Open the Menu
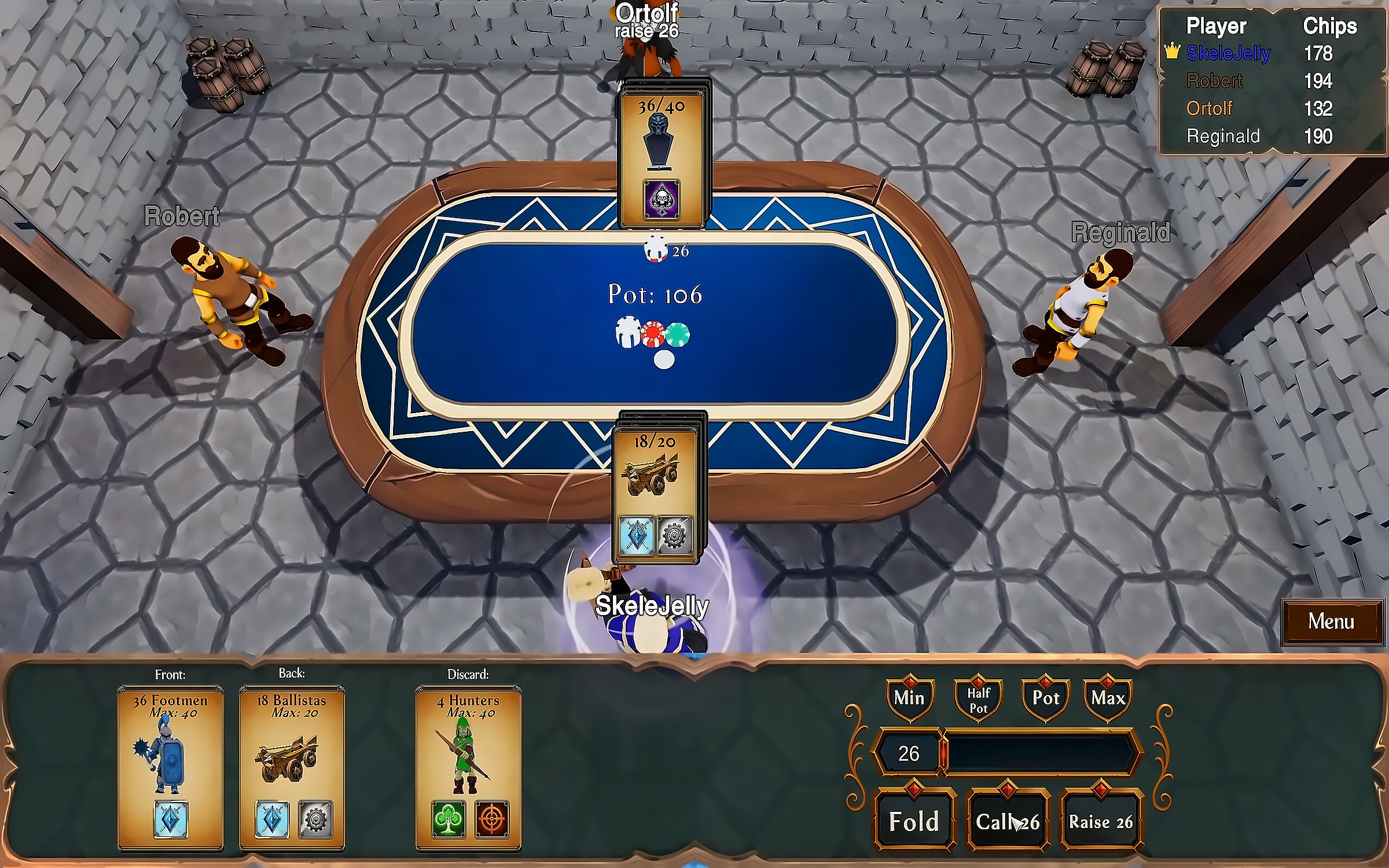 (1331, 621)
